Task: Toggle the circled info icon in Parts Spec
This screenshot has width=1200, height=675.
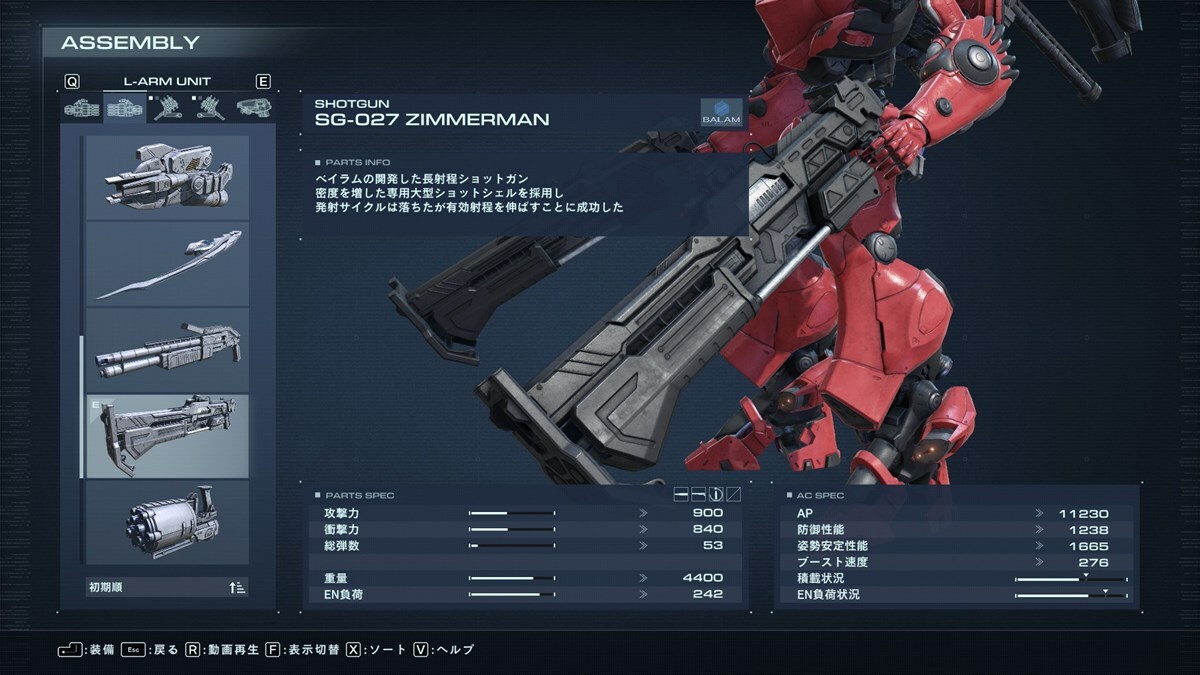Action: pos(716,495)
